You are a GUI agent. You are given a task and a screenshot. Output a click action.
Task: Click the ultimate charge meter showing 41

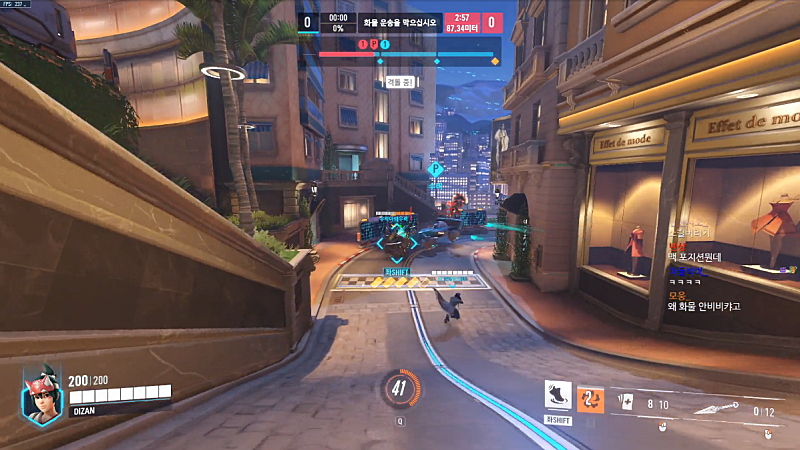pos(400,390)
